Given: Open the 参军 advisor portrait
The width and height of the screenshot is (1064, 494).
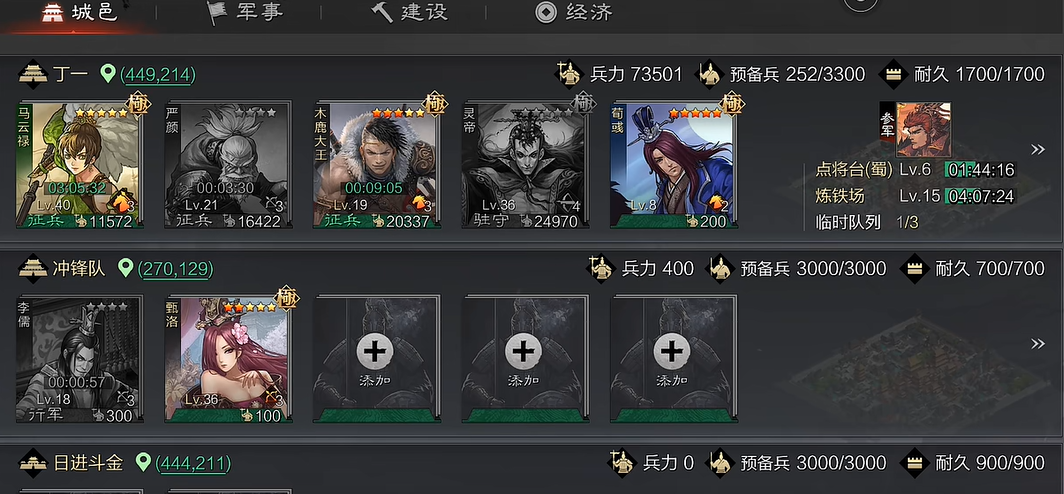Looking at the screenshot, I should pos(915,129).
